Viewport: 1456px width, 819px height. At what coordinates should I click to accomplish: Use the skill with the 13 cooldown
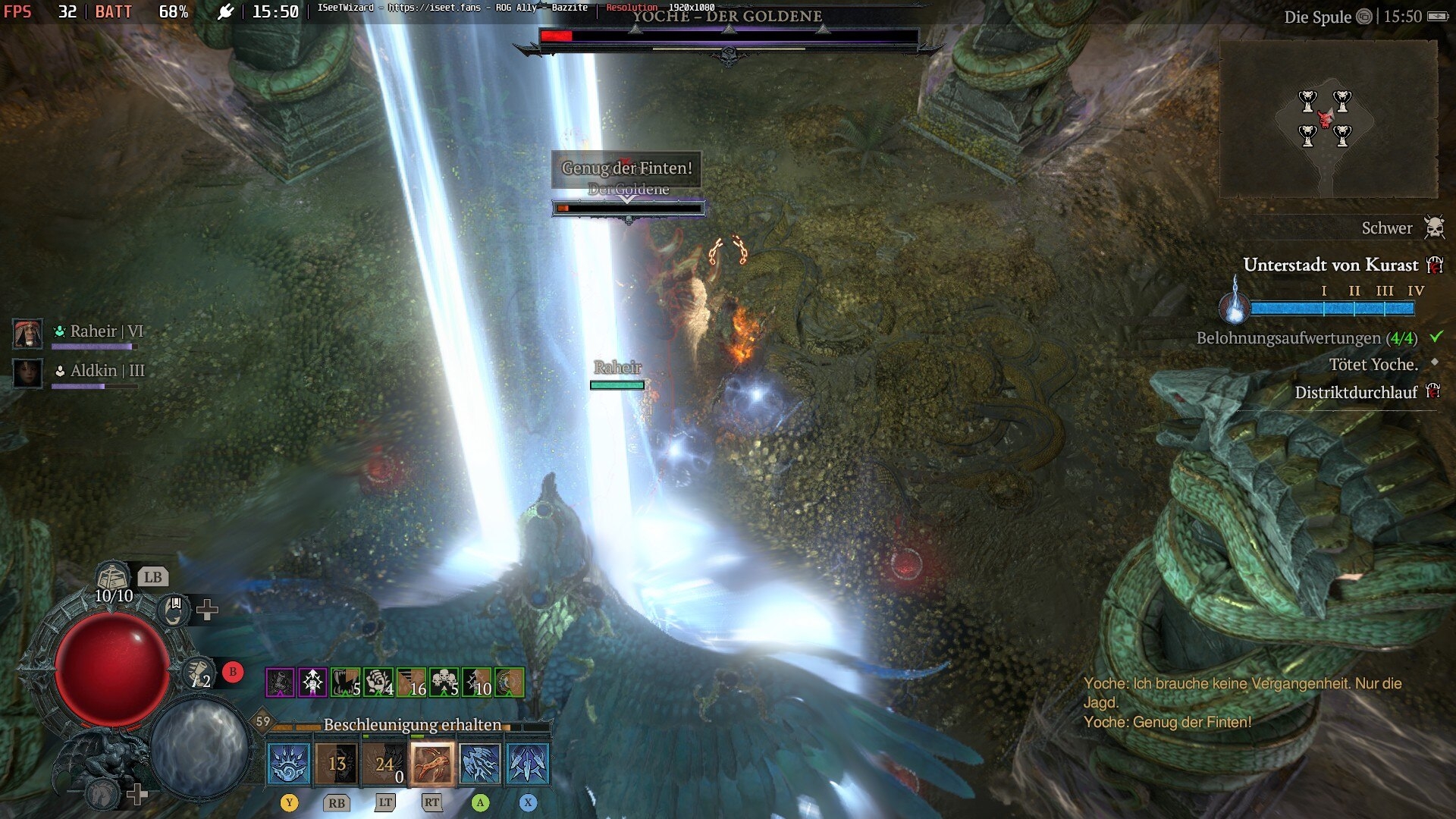(x=337, y=763)
